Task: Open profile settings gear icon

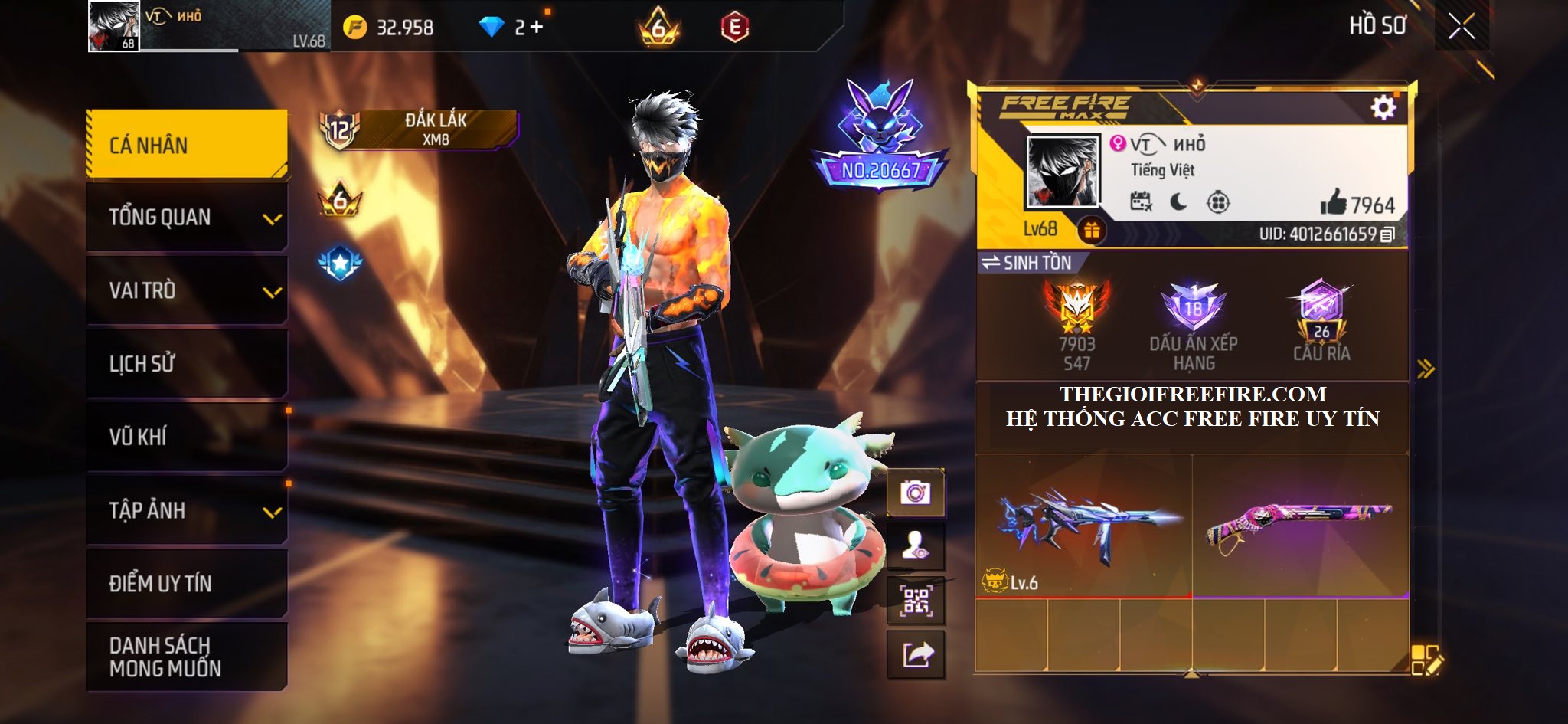Action: [1383, 108]
